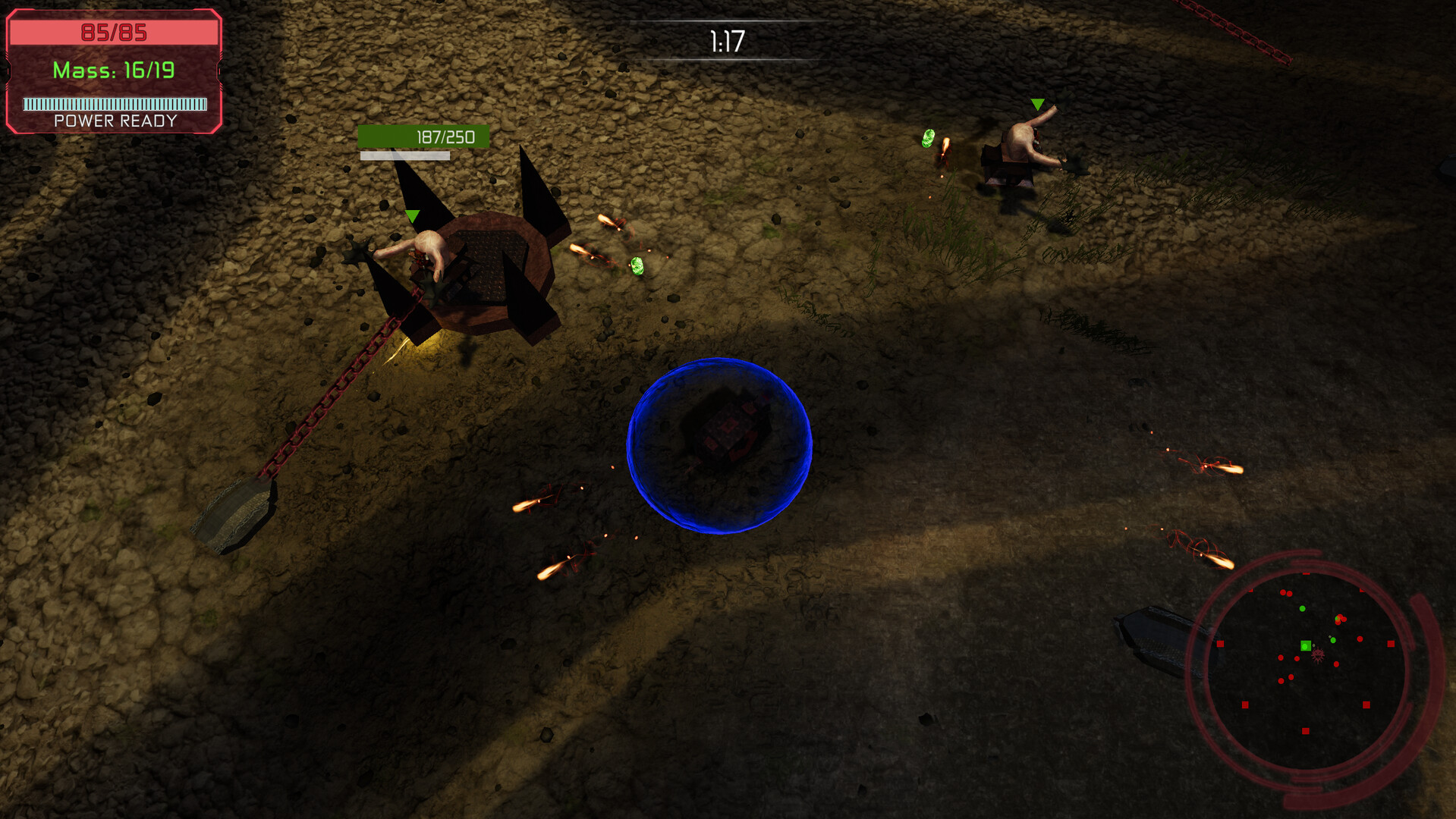This screenshot has height=819, width=1456.
Task: Click the POWER READY label
Action: [x=114, y=121]
